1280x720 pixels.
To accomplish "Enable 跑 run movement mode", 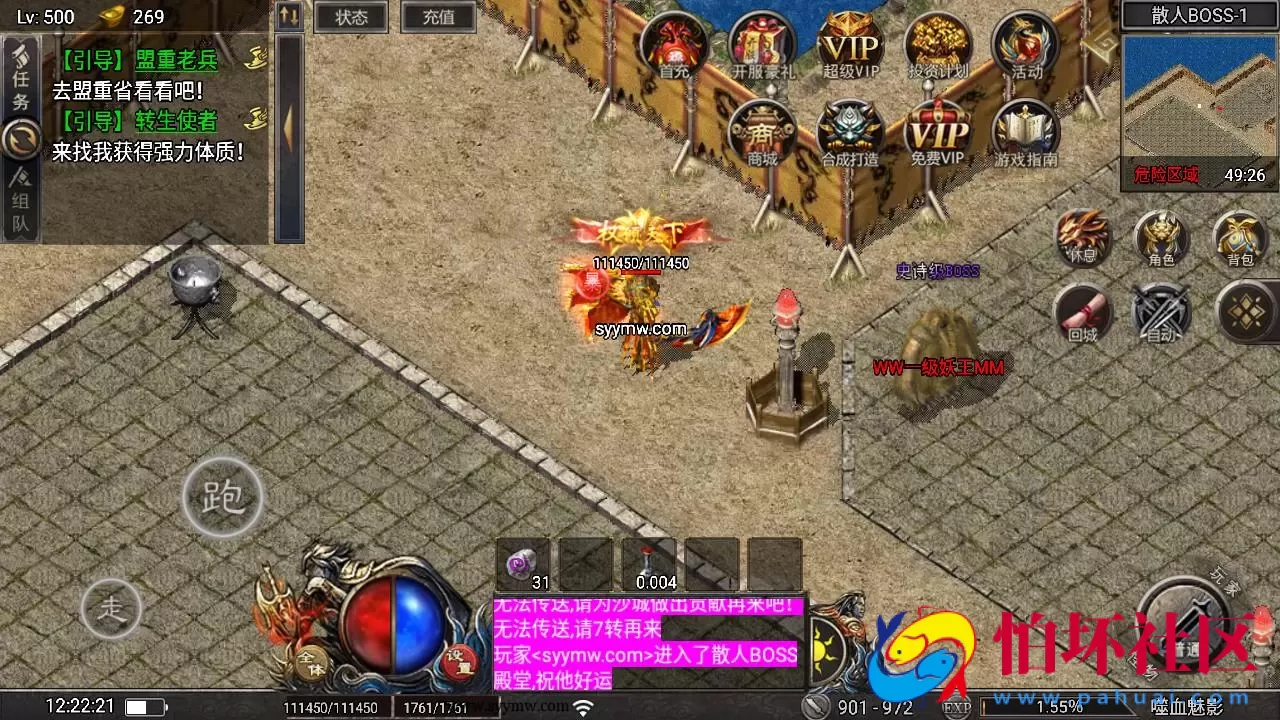I will pos(222,498).
